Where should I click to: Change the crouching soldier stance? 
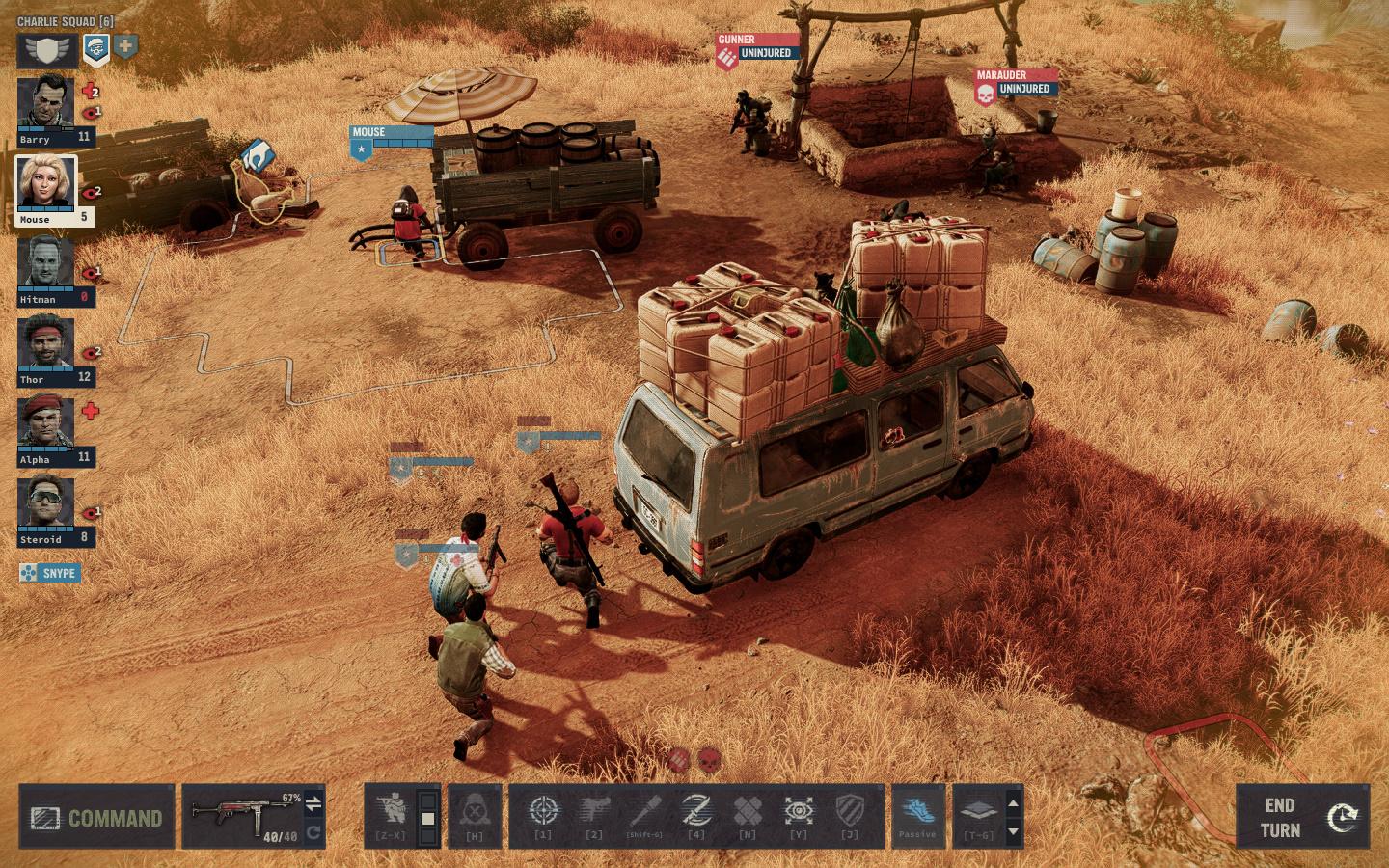pyautogui.click(x=393, y=812)
